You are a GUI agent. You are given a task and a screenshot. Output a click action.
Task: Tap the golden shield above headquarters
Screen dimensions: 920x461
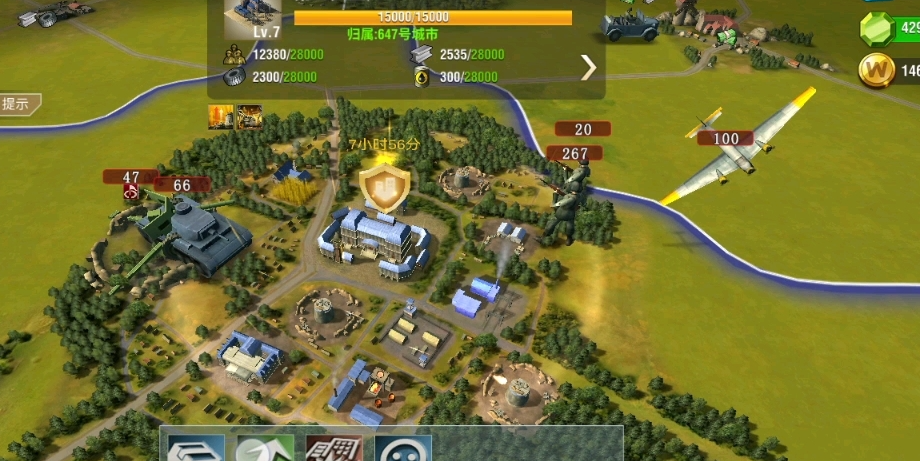(384, 188)
